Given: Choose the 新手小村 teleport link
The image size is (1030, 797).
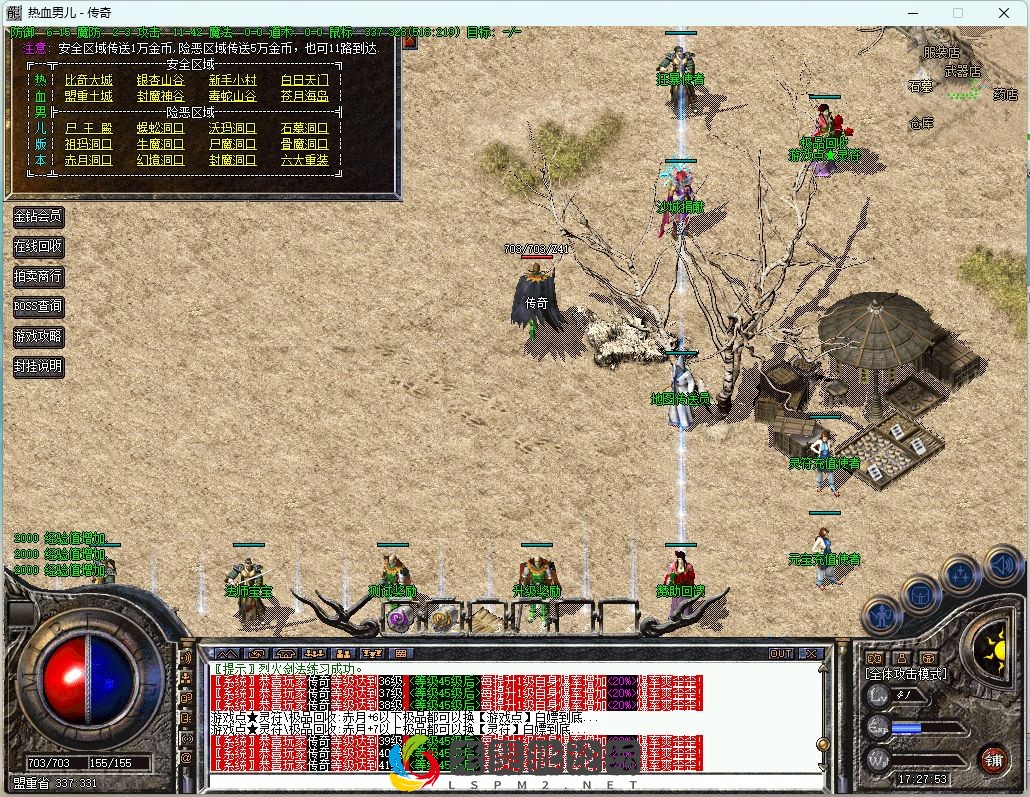Looking at the screenshot, I should point(232,80).
